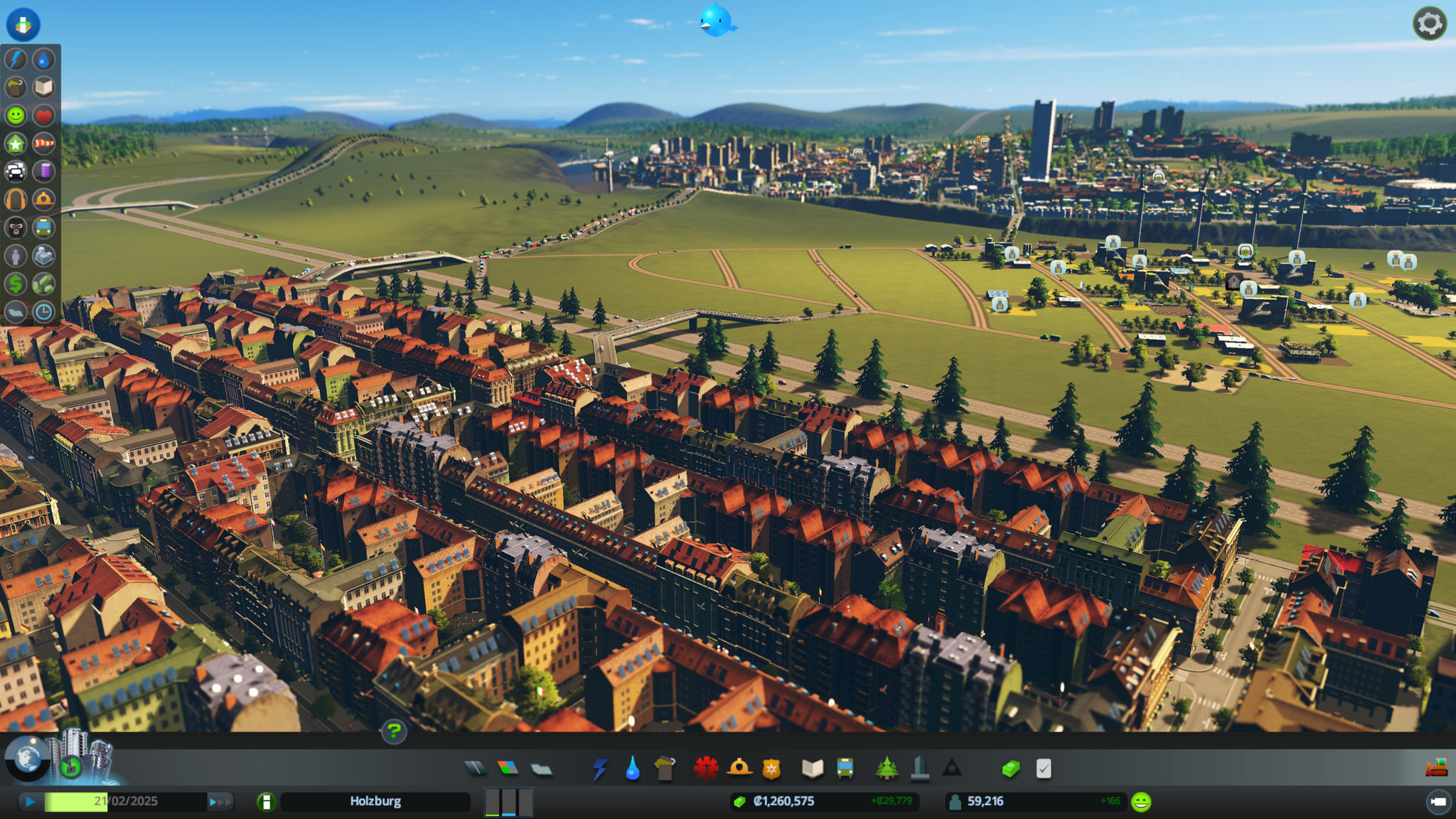Open the happiness smiley info view

(16, 115)
